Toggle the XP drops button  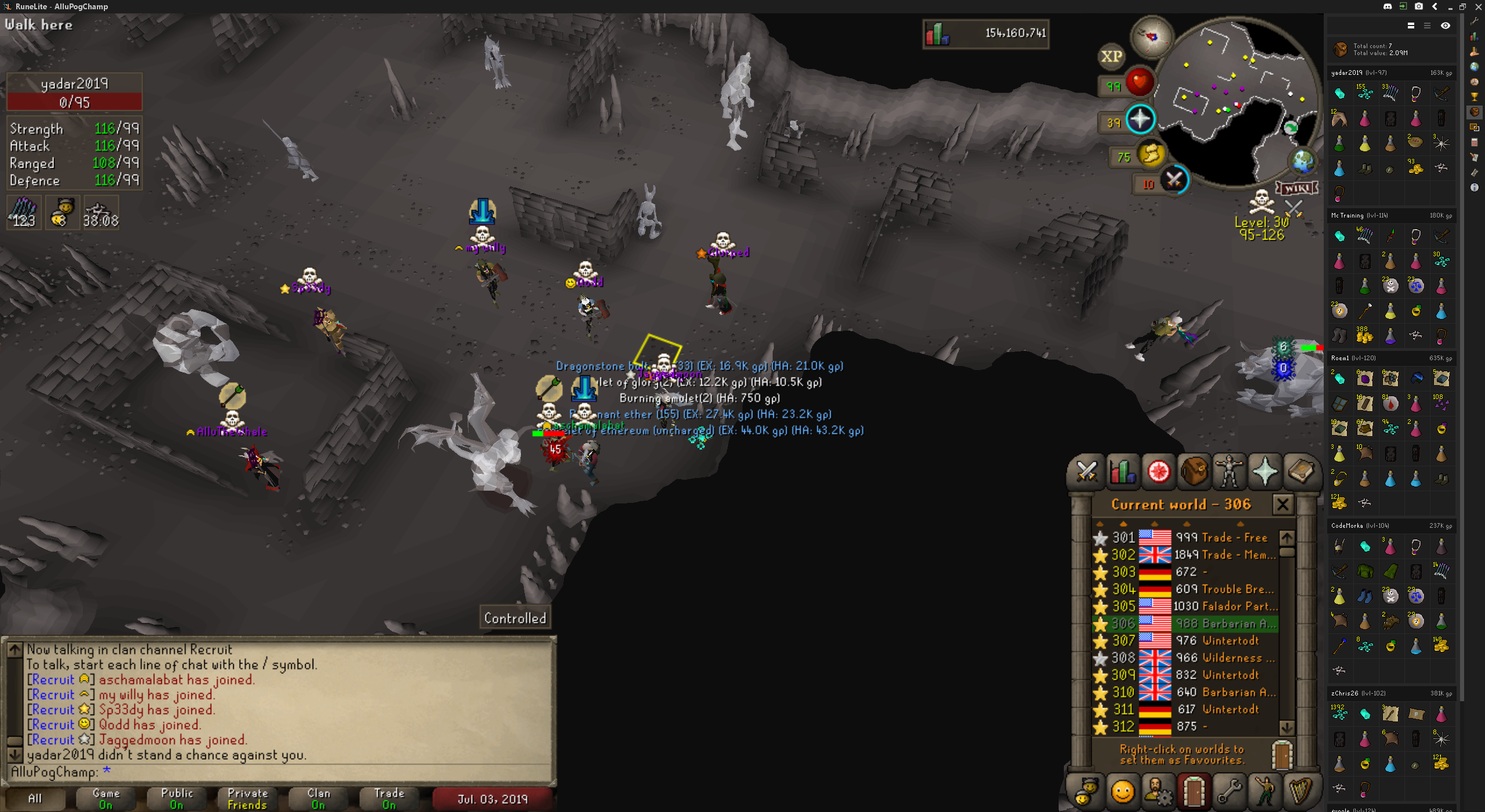tap(1111, 56)
